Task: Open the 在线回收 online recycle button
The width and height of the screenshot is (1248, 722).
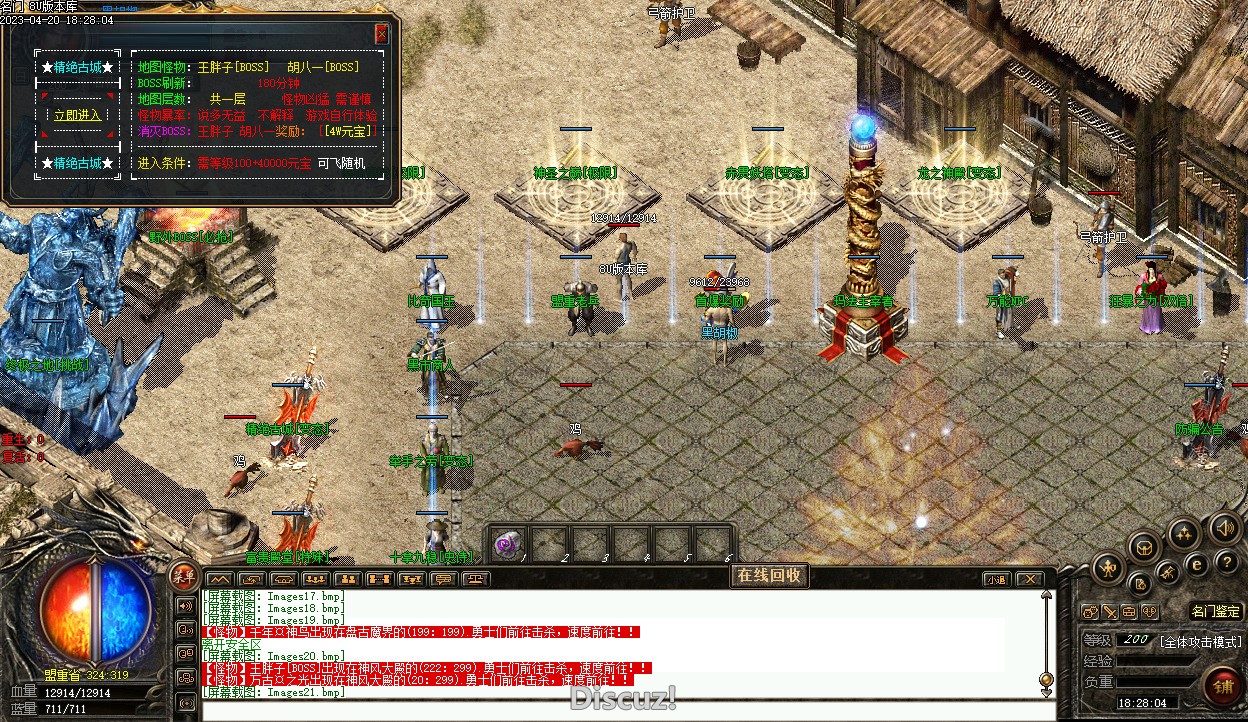Action: click(769, 575)
